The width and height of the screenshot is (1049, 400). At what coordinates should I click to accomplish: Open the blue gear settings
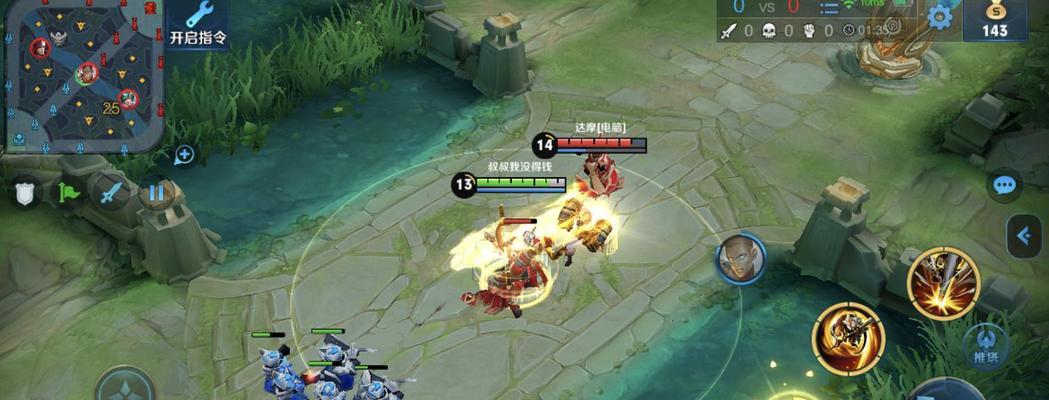pos(940,16)
